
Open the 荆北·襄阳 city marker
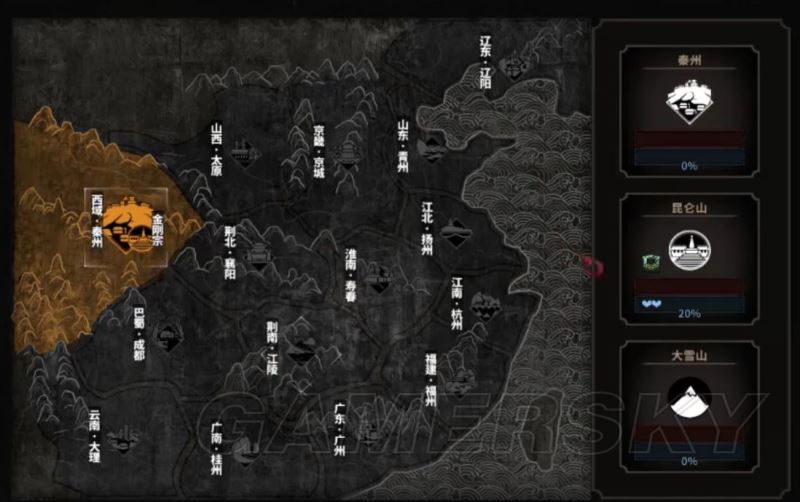point(257,254)
